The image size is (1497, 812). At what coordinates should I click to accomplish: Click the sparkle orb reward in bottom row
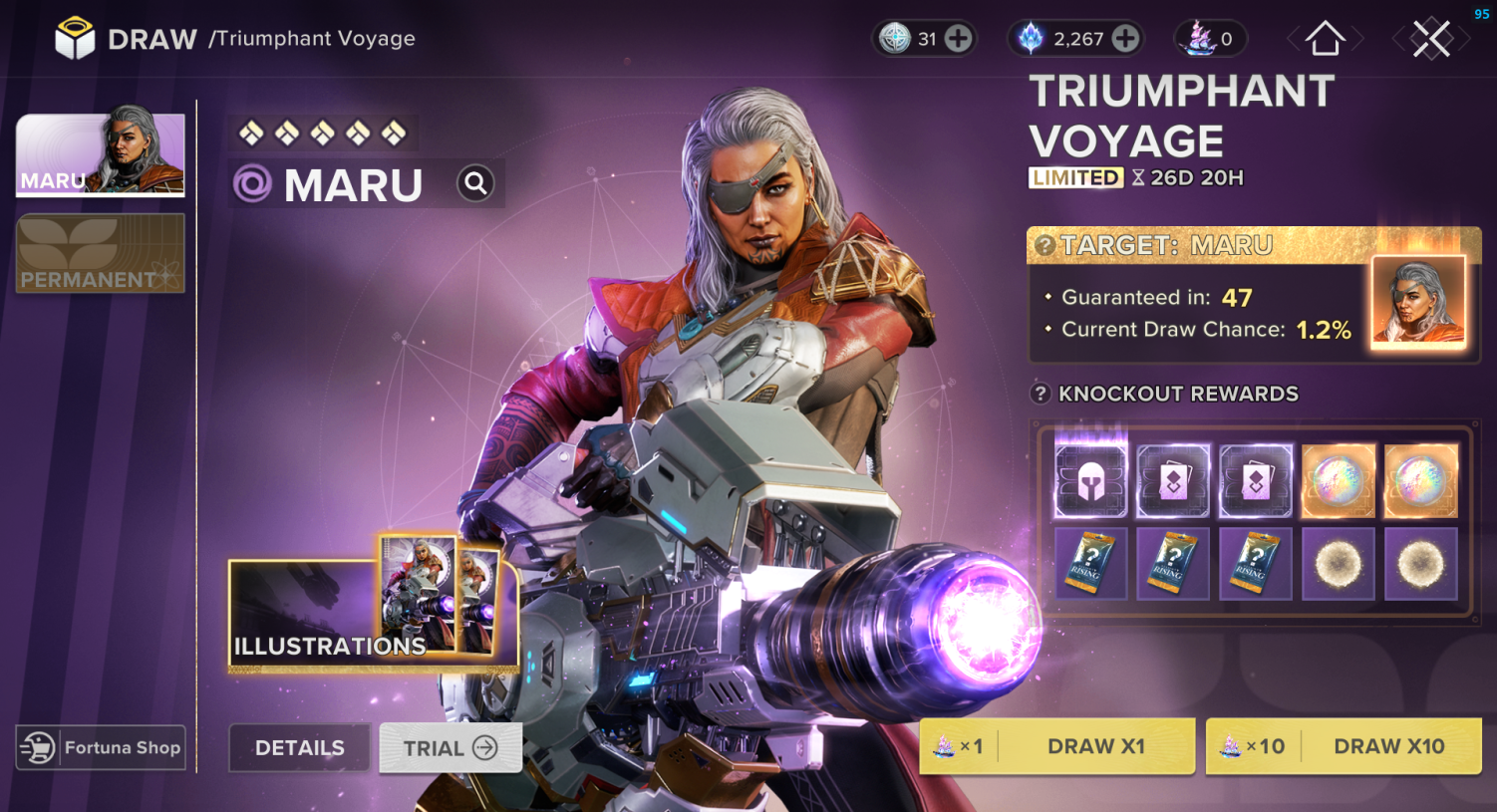(1338, 564)
